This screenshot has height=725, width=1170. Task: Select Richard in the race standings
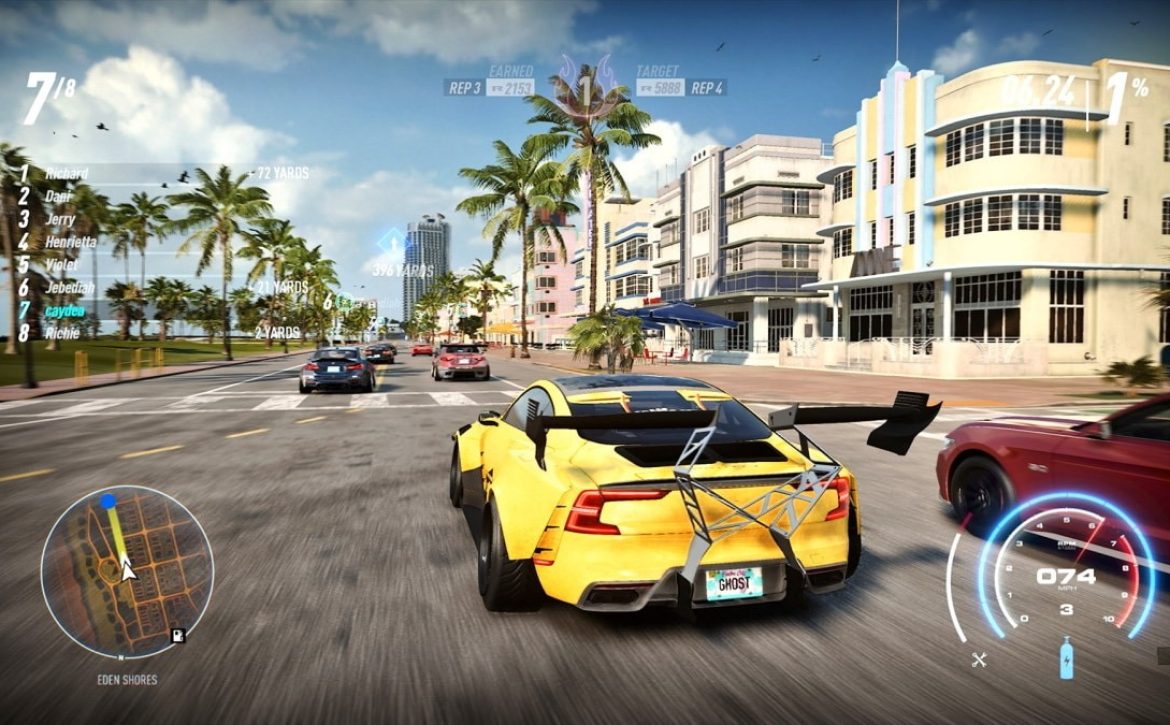66,174
